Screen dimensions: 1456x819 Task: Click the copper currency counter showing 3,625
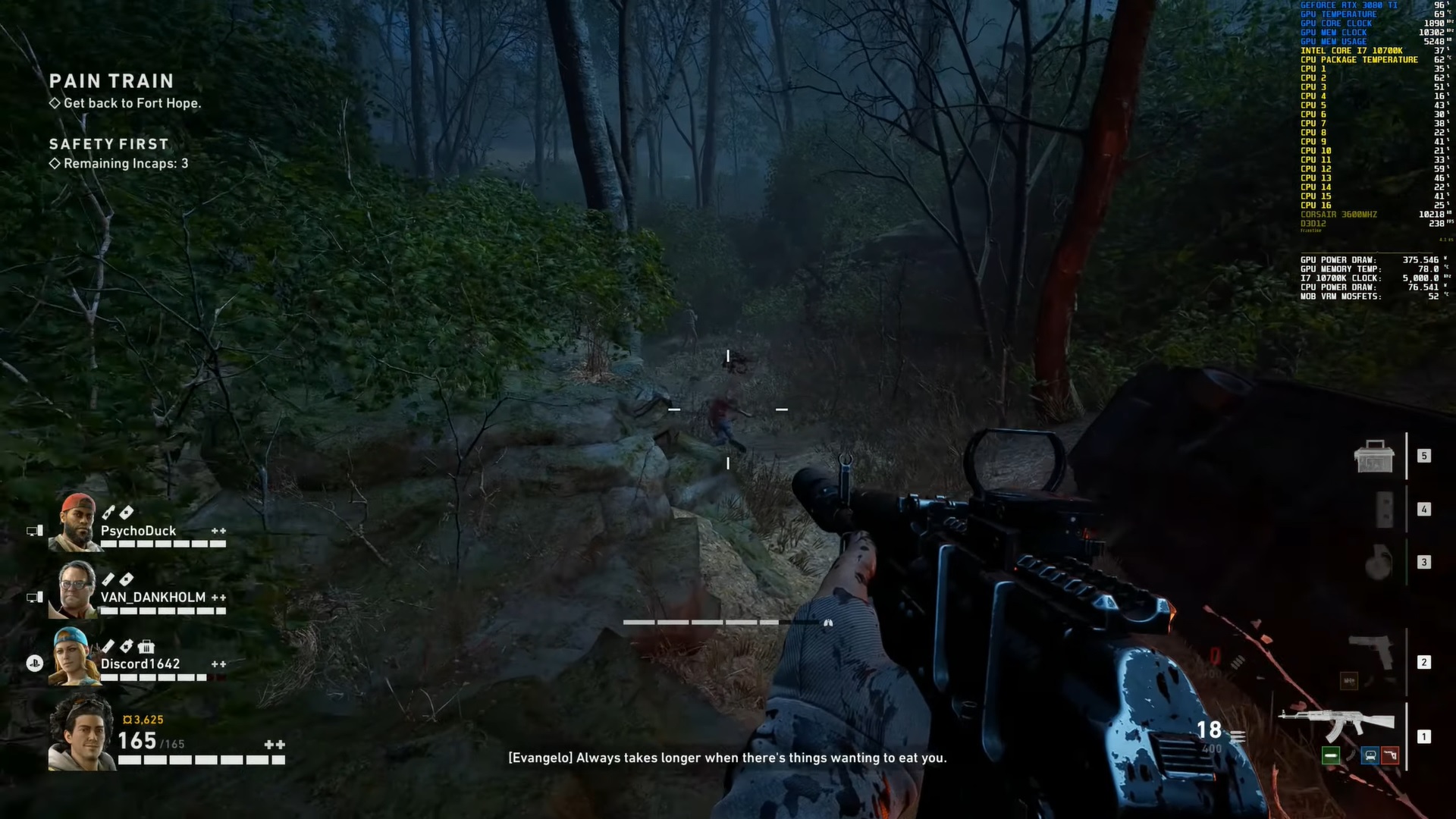(x=143, y=720)
